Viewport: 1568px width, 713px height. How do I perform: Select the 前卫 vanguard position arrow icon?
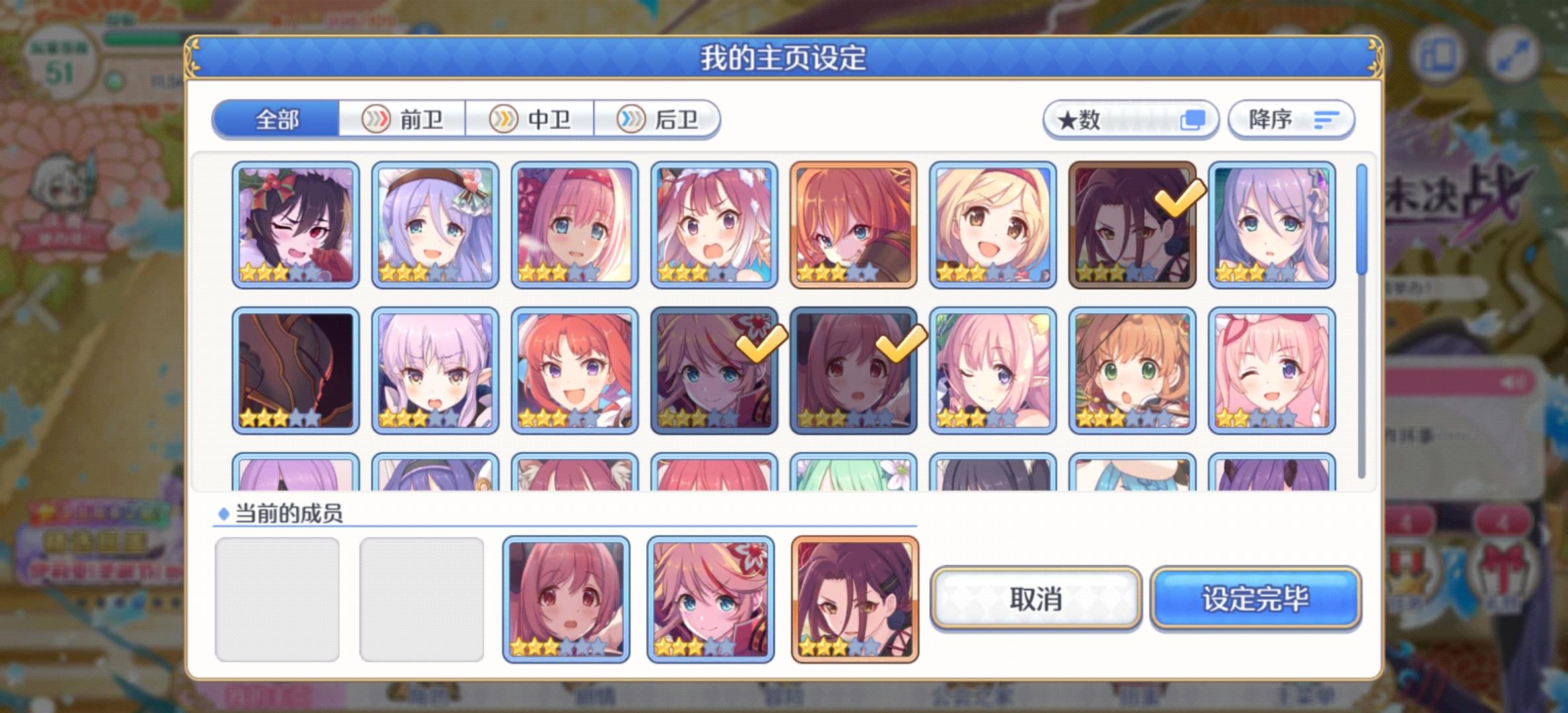pos(376,119)
